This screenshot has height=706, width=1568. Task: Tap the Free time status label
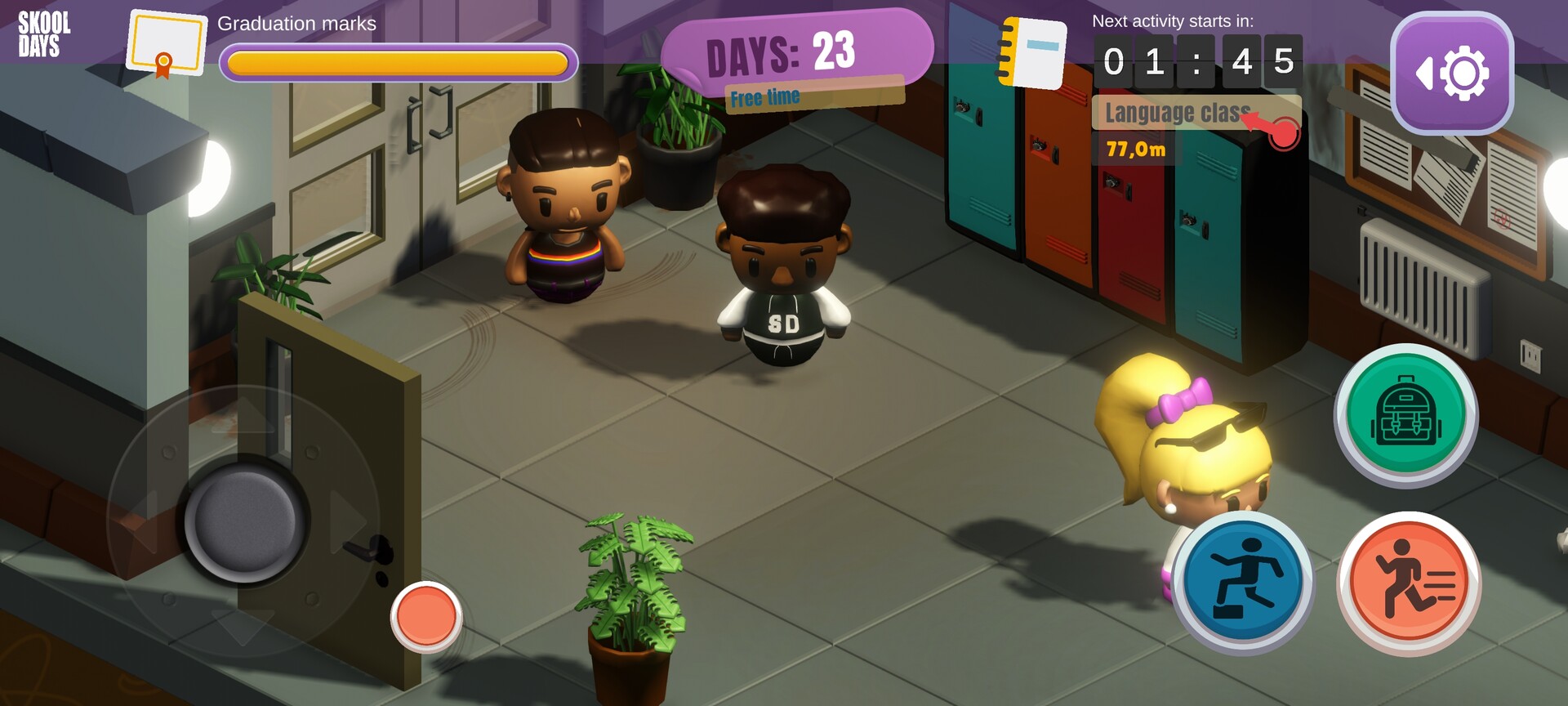(766, 96)
